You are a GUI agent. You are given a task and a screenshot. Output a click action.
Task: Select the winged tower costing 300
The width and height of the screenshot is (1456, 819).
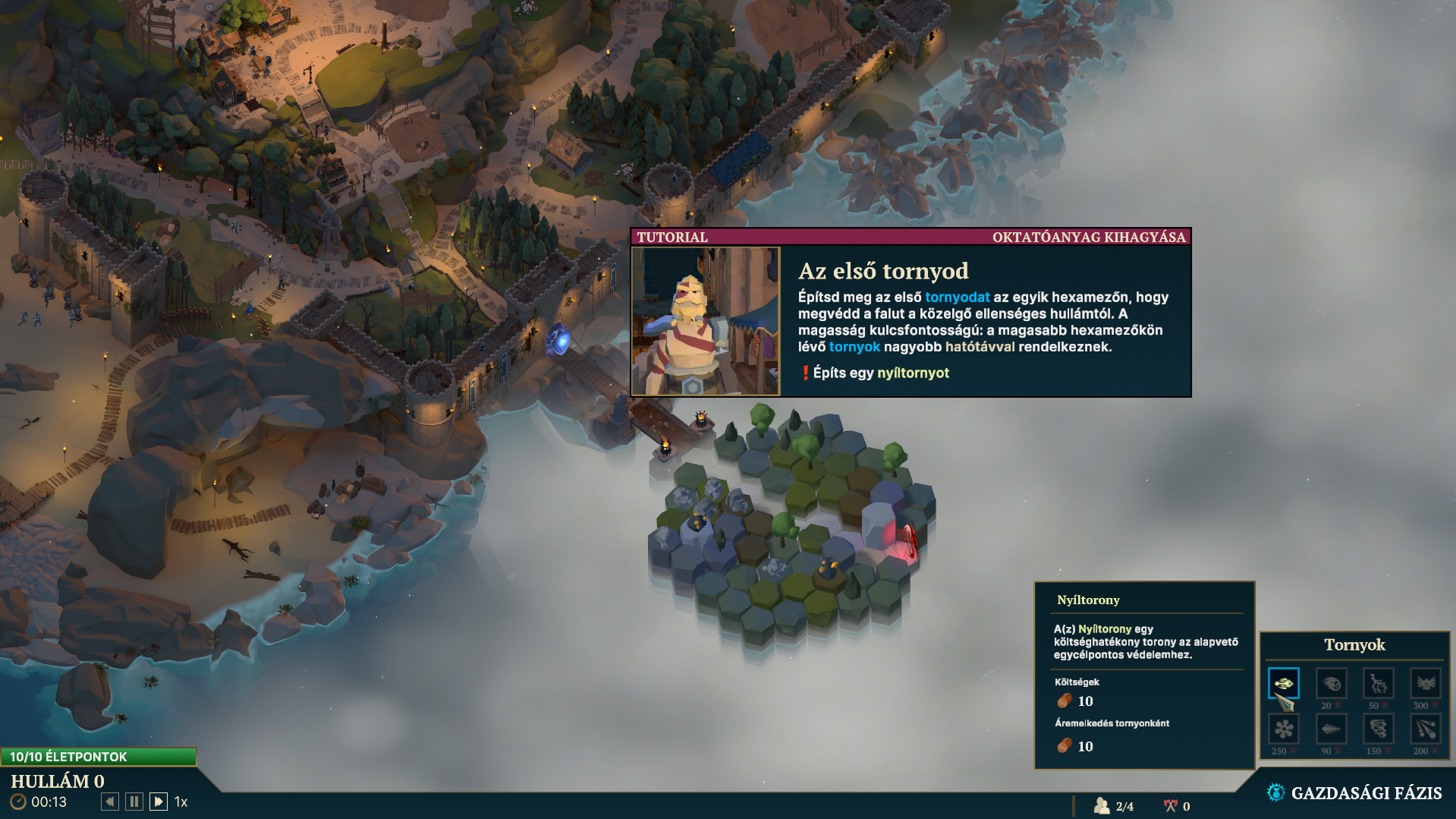[1425, 683]
